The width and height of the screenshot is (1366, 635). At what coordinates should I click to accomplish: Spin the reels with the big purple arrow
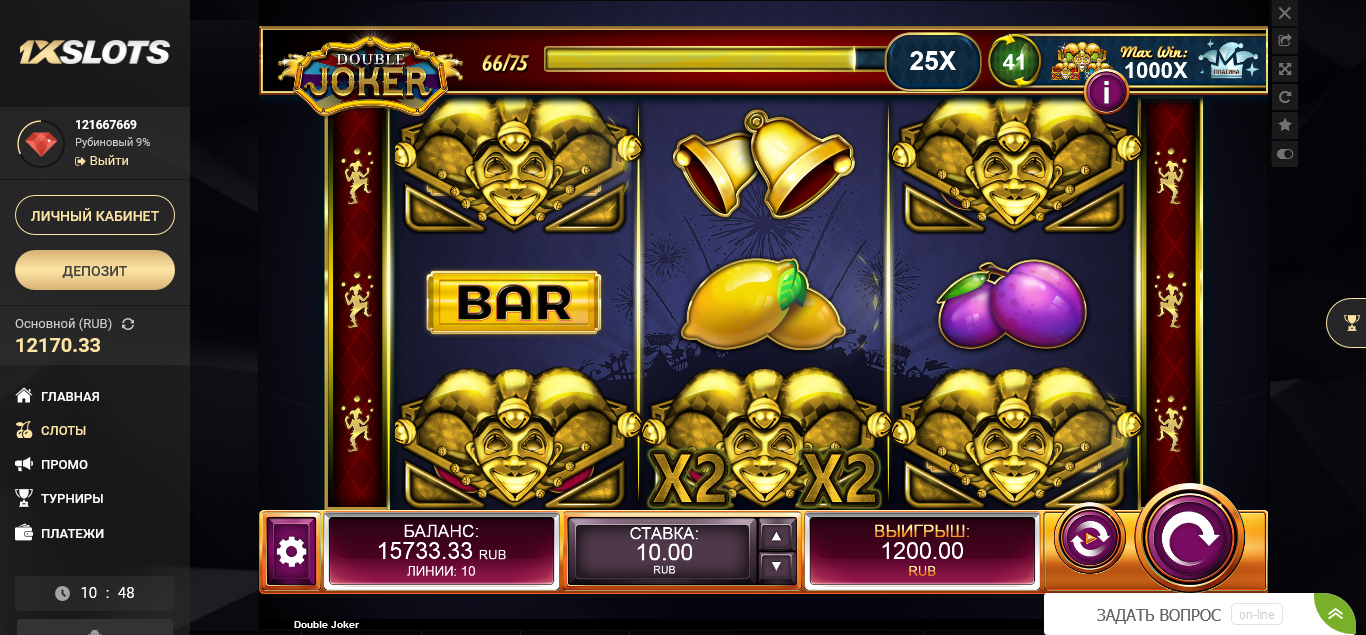[1189, 538]
